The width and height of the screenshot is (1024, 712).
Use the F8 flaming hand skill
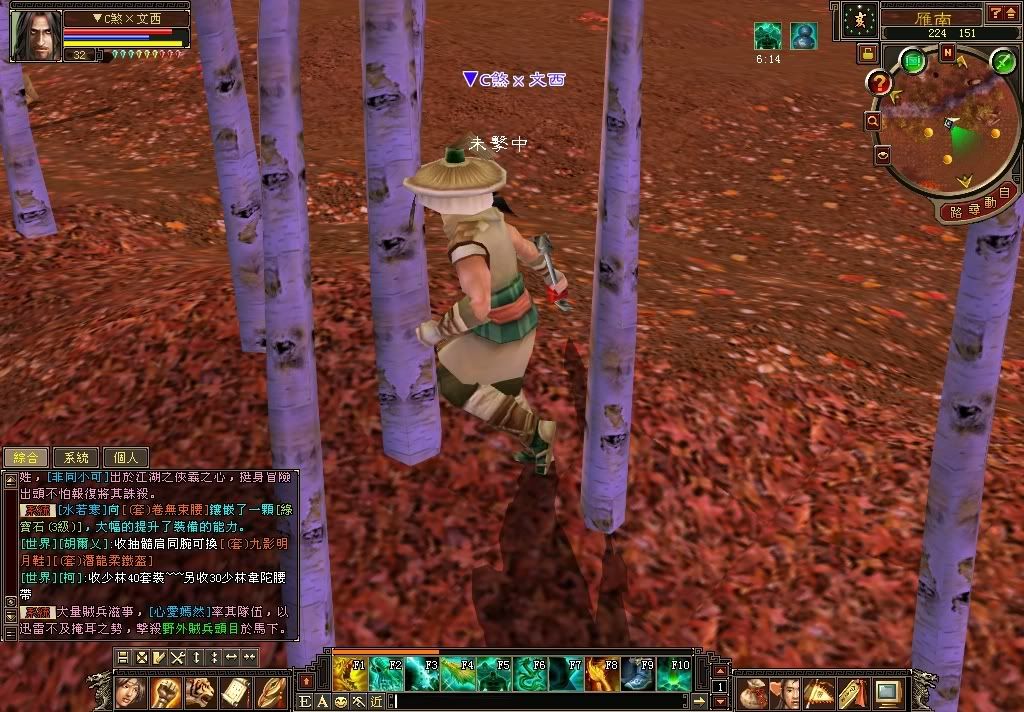pyautogui.click(x=601, y=673)
